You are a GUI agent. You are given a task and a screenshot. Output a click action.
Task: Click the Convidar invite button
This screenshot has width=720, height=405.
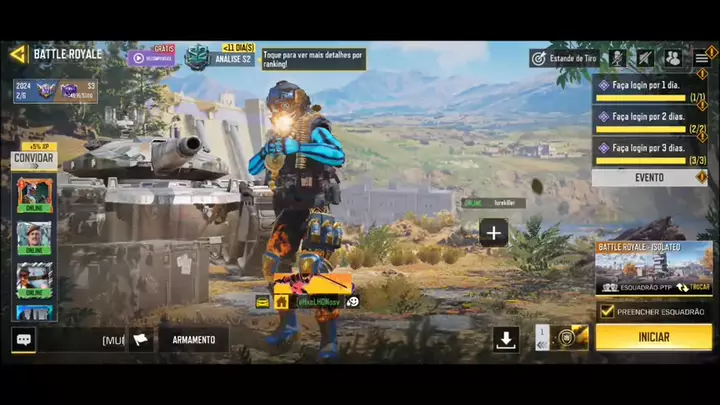pyautogui.click(x=33, y=159)
